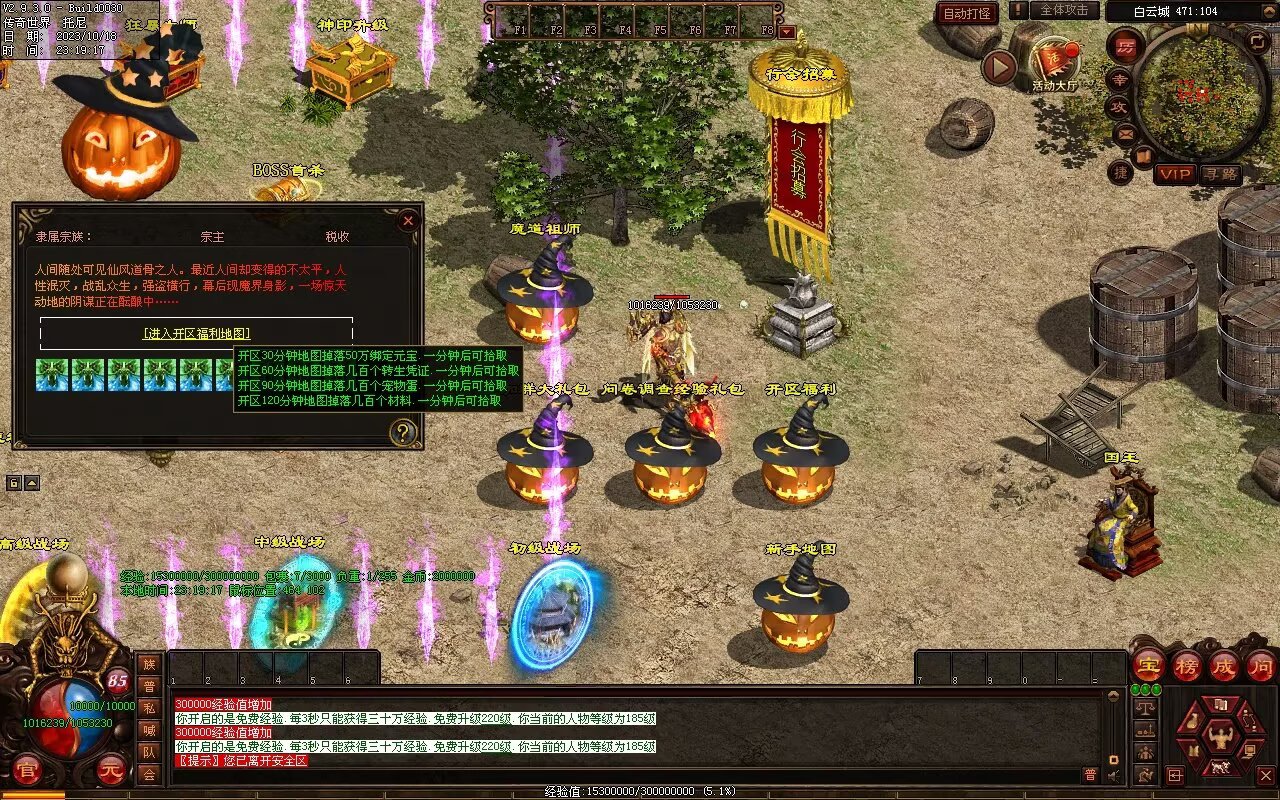Show the 榜 rankings orb
The width and height of the screenshot is (1280, 800).
pyautogui.click(x=1186, y=666)
